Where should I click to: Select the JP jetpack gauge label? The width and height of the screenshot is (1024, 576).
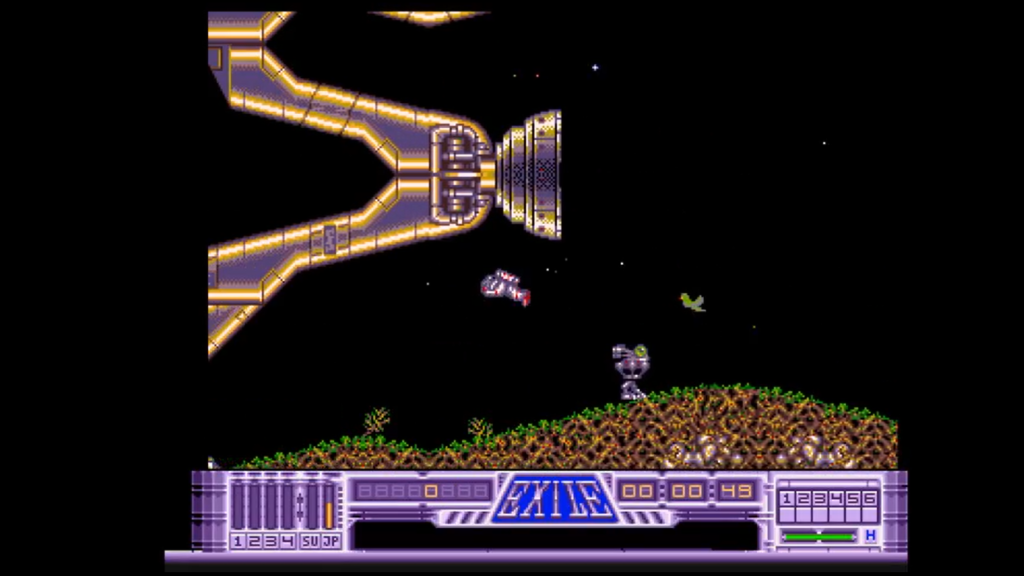click(329, 541)
